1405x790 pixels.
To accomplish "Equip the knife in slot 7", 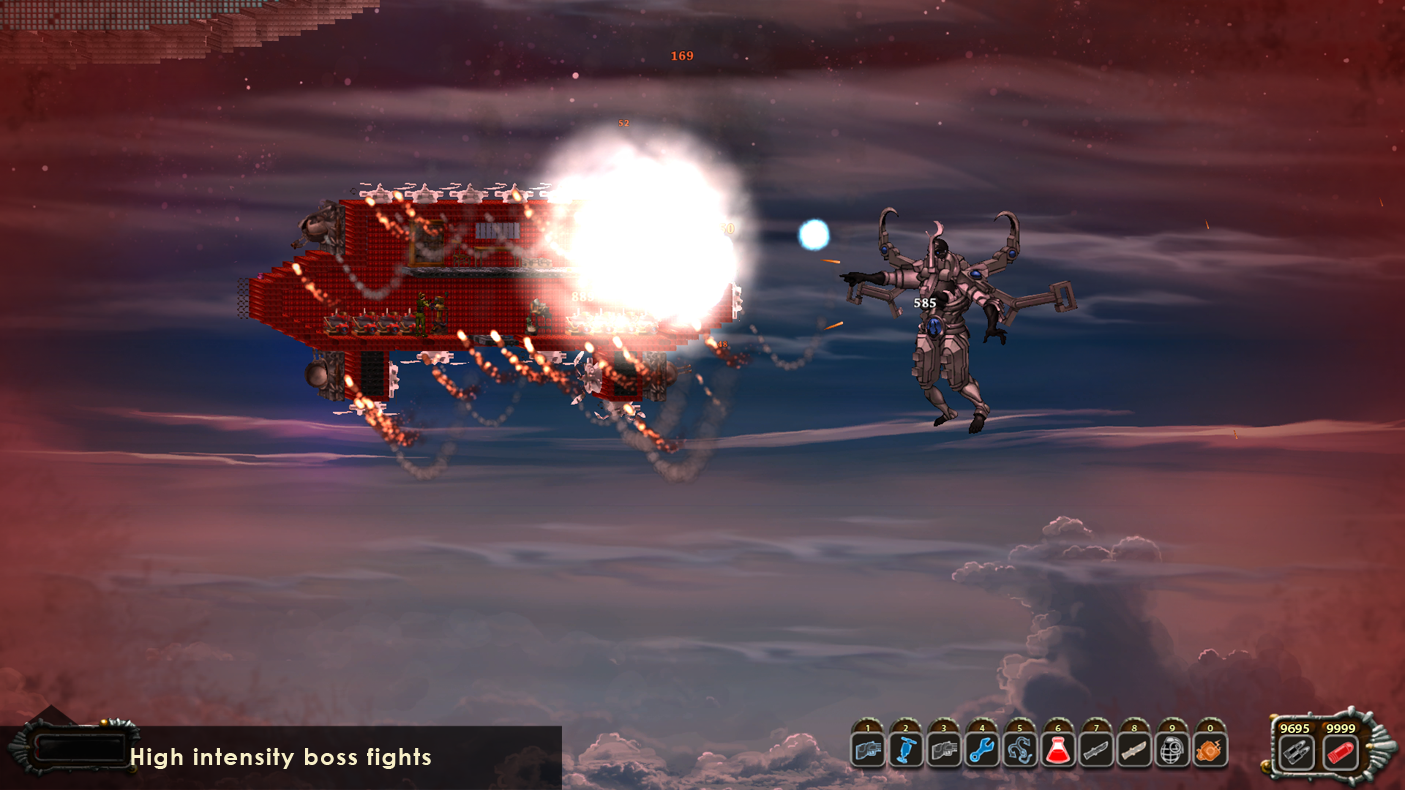I will point(1095,748).
